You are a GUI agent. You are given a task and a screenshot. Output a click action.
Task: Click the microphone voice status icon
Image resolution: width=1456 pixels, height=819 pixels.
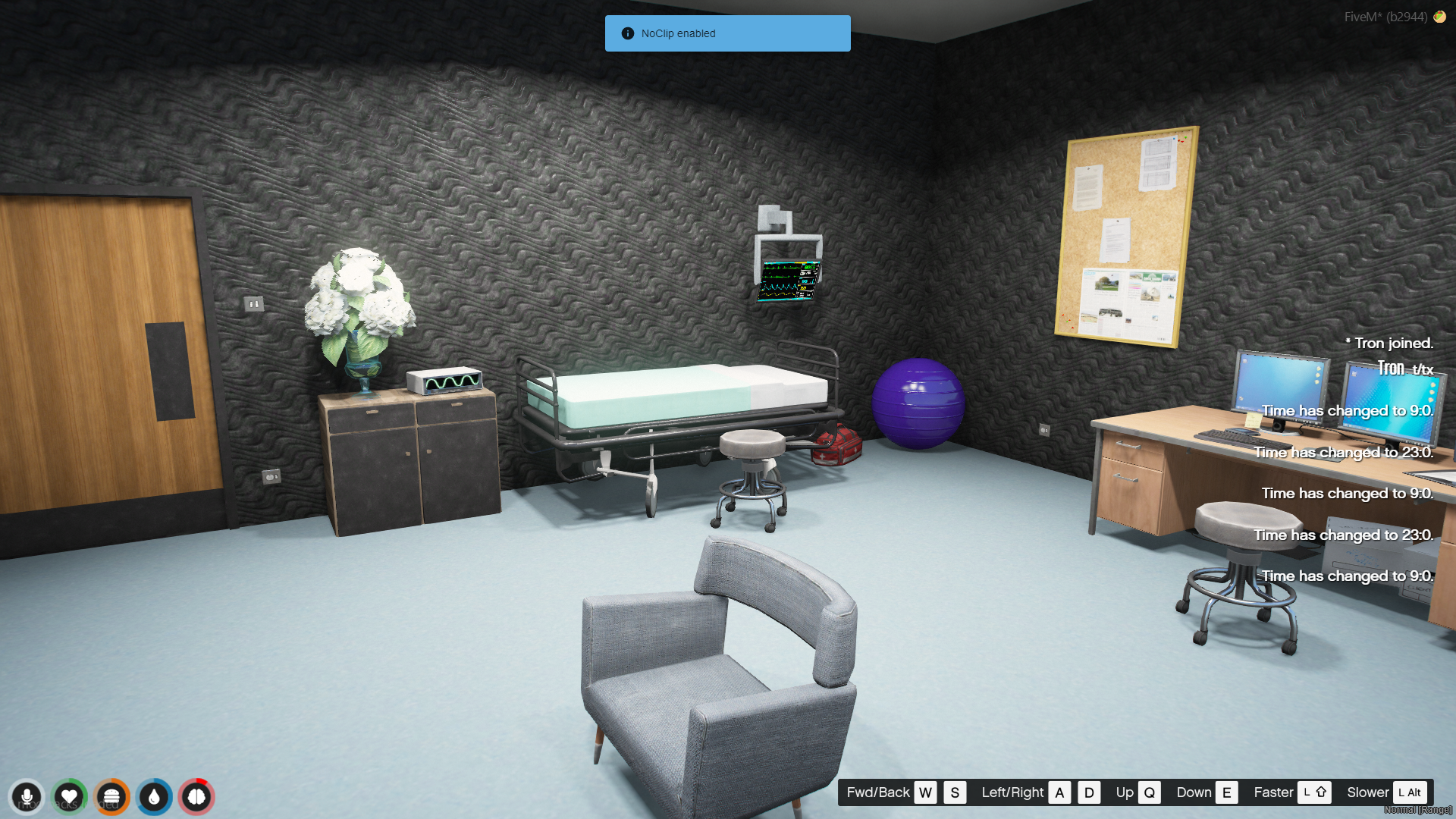point(27,797)
